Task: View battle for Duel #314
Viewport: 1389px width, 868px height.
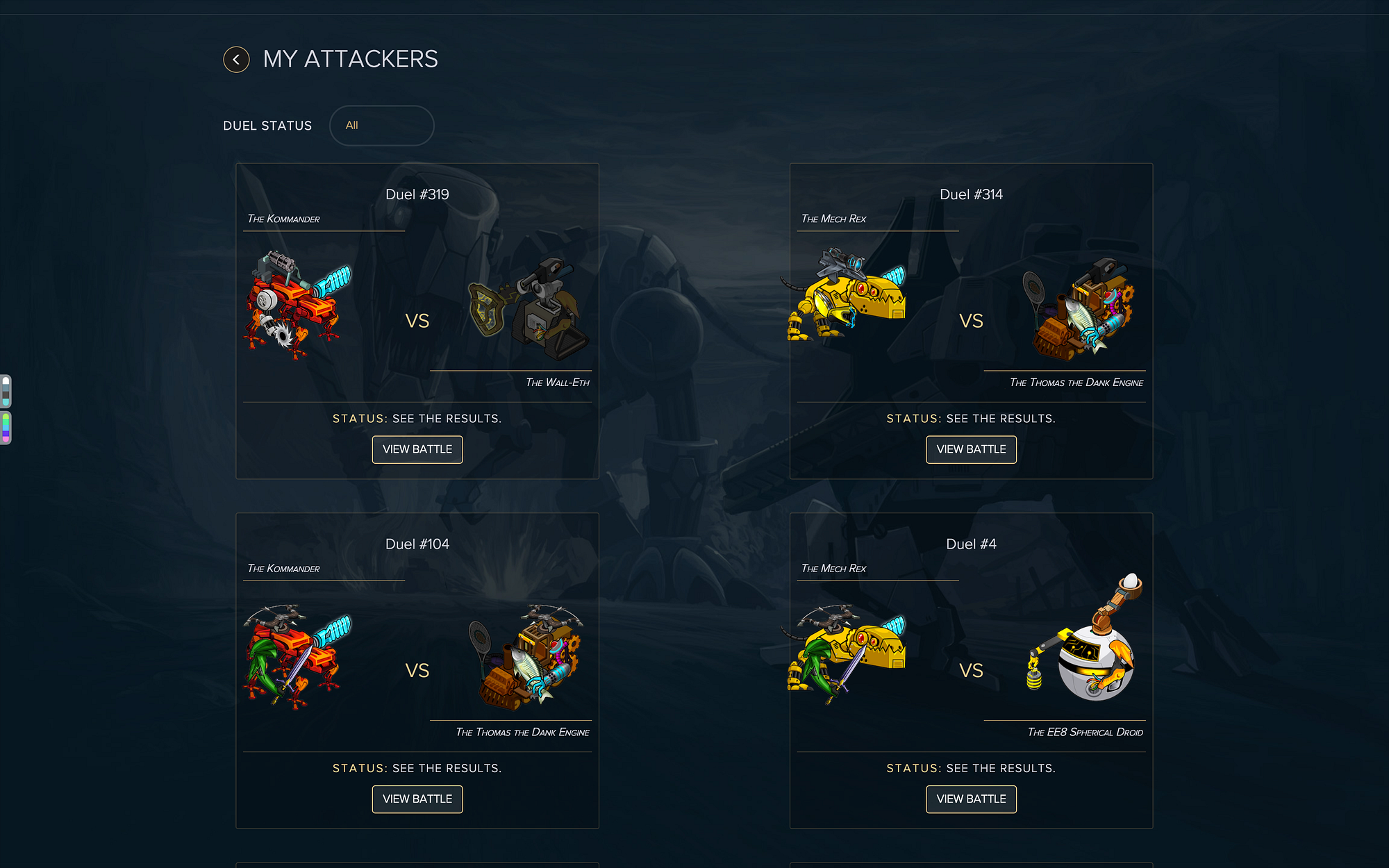Action: click(971, 449)
